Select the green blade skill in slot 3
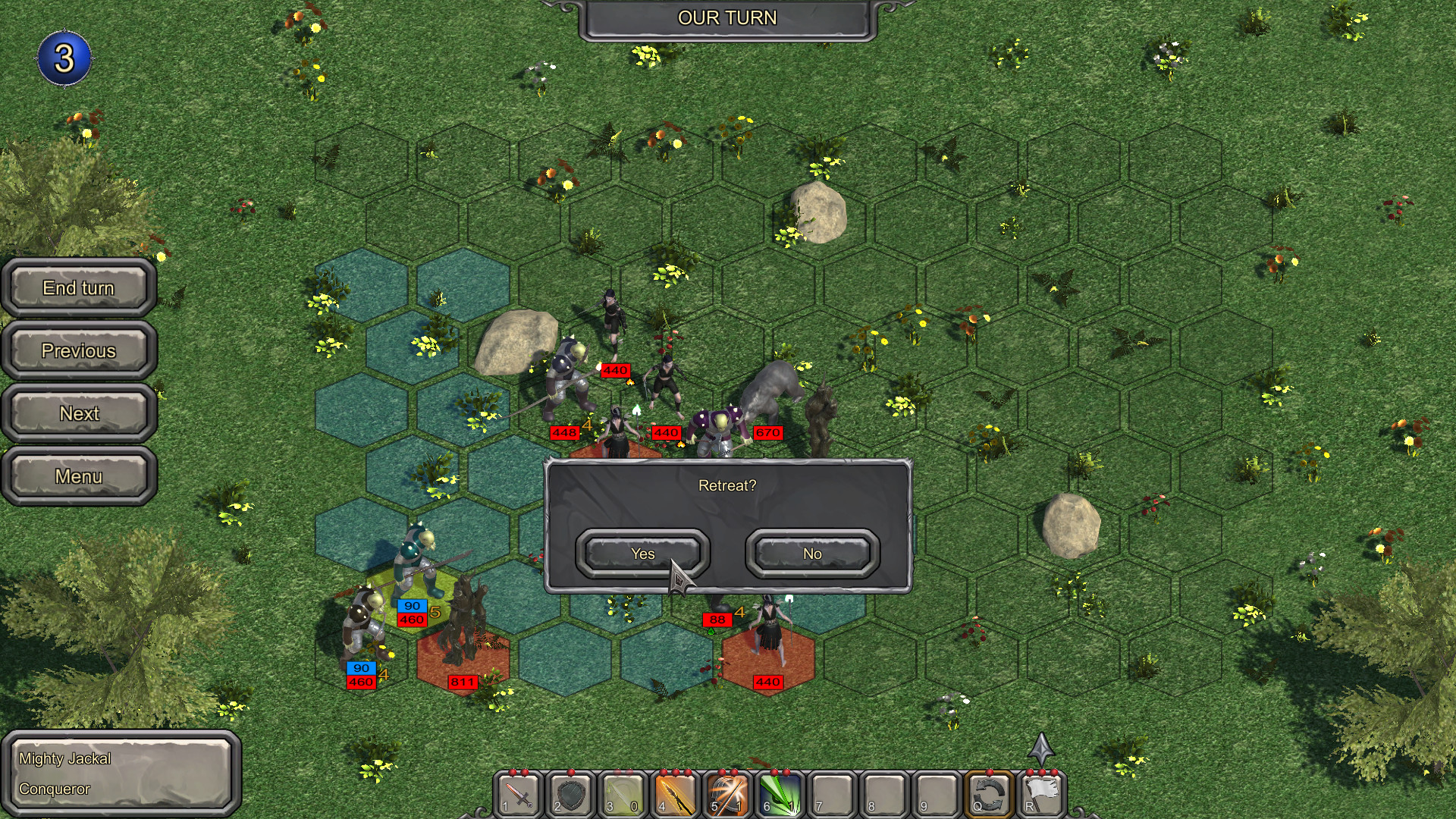1456x819 pixels. (622, 796)
